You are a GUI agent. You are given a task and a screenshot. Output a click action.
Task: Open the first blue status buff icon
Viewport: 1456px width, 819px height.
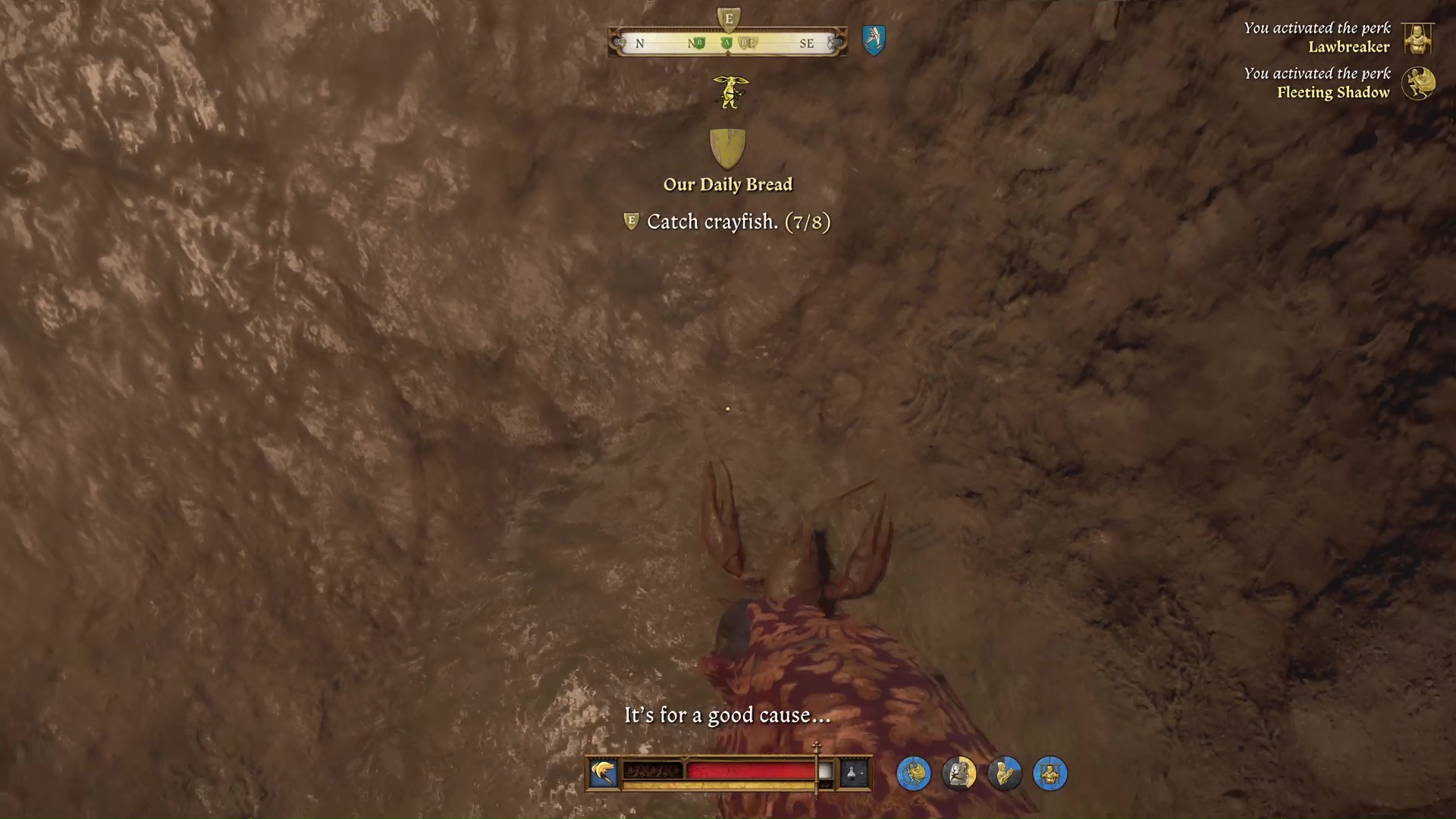pyautogui.click(x=914, y=773)
